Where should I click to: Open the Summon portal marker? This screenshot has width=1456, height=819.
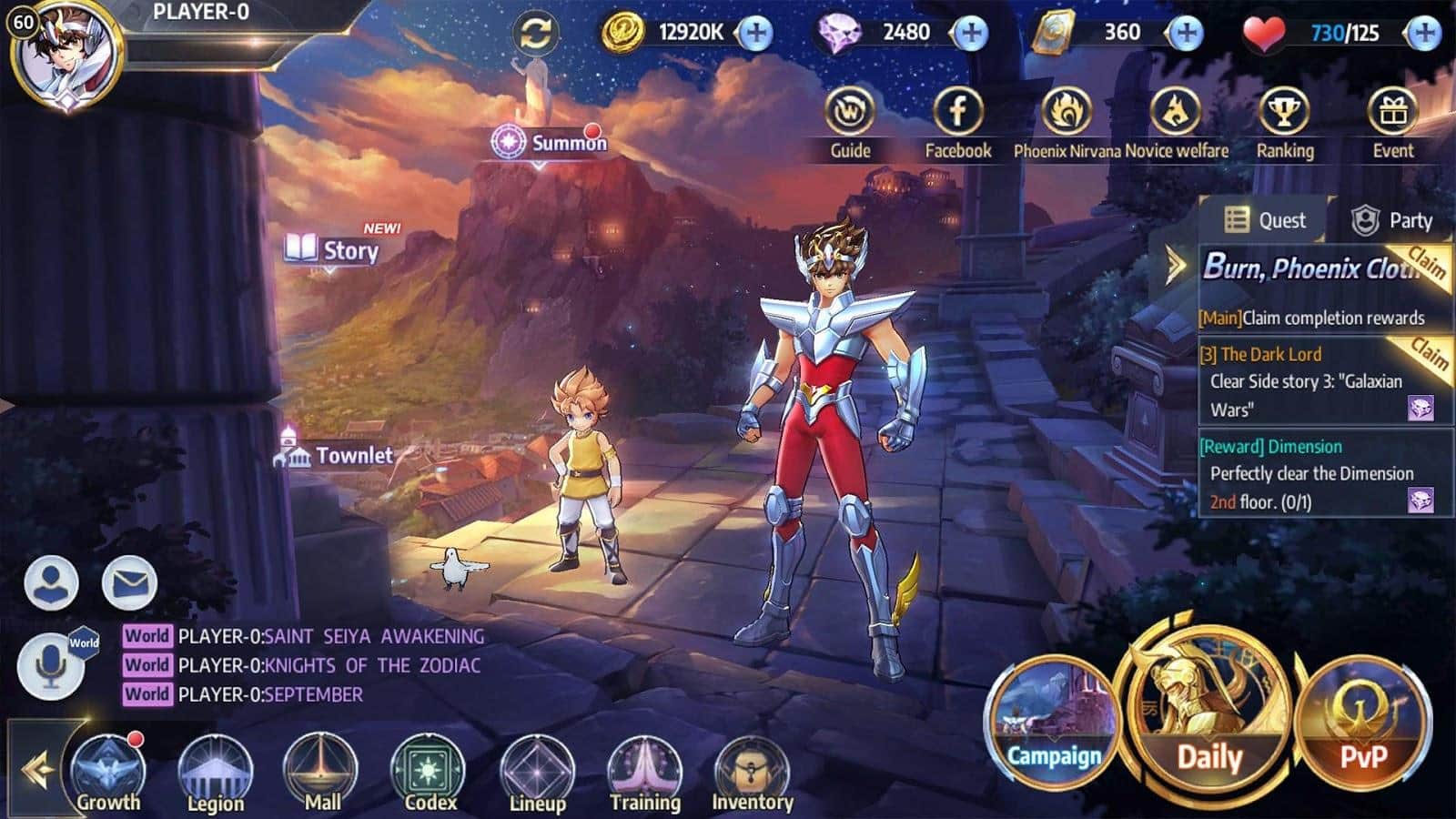pos(550,143)
